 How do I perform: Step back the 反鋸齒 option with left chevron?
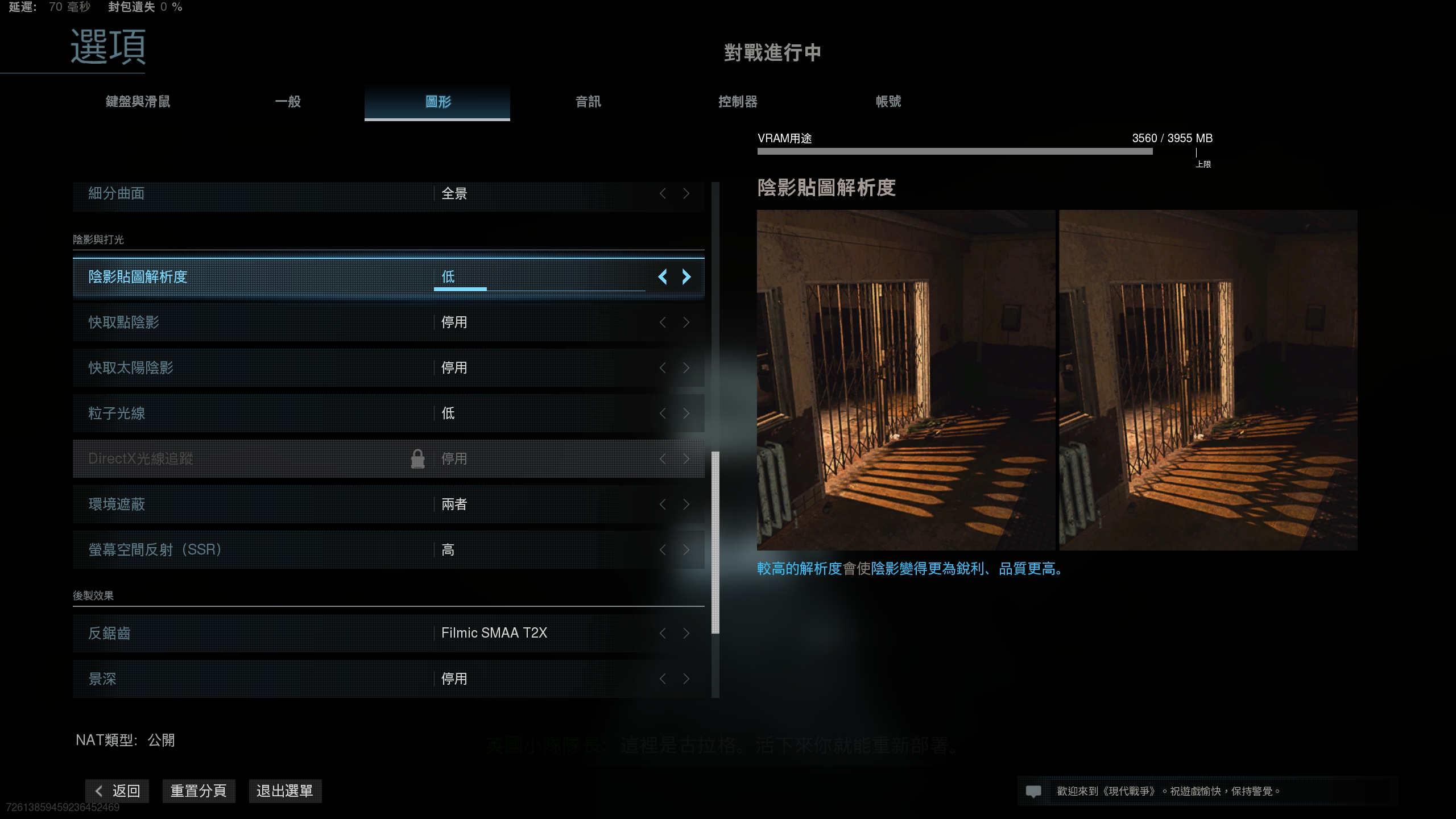(662, 633)
